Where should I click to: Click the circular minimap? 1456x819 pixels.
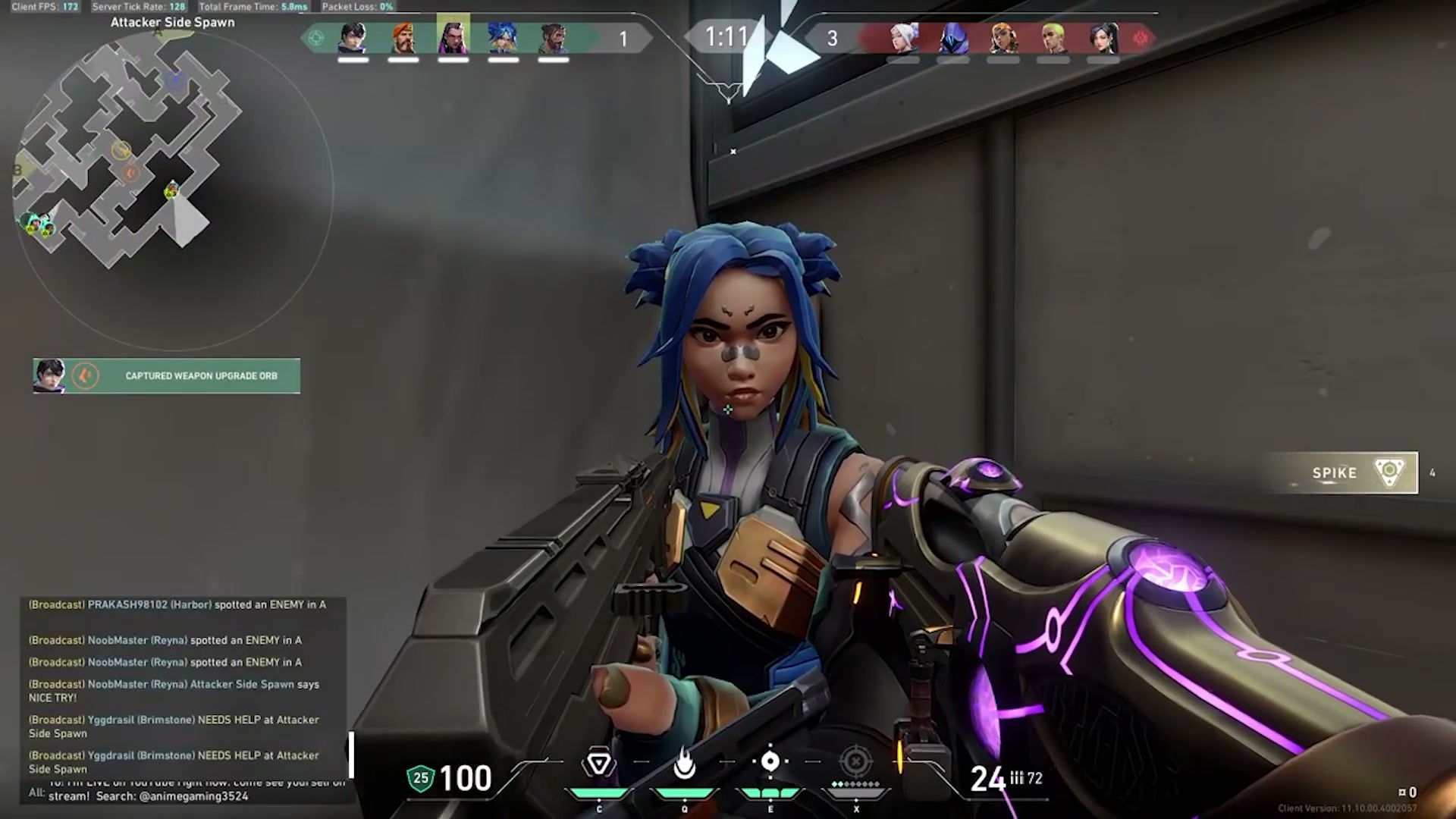click(173, 190)
